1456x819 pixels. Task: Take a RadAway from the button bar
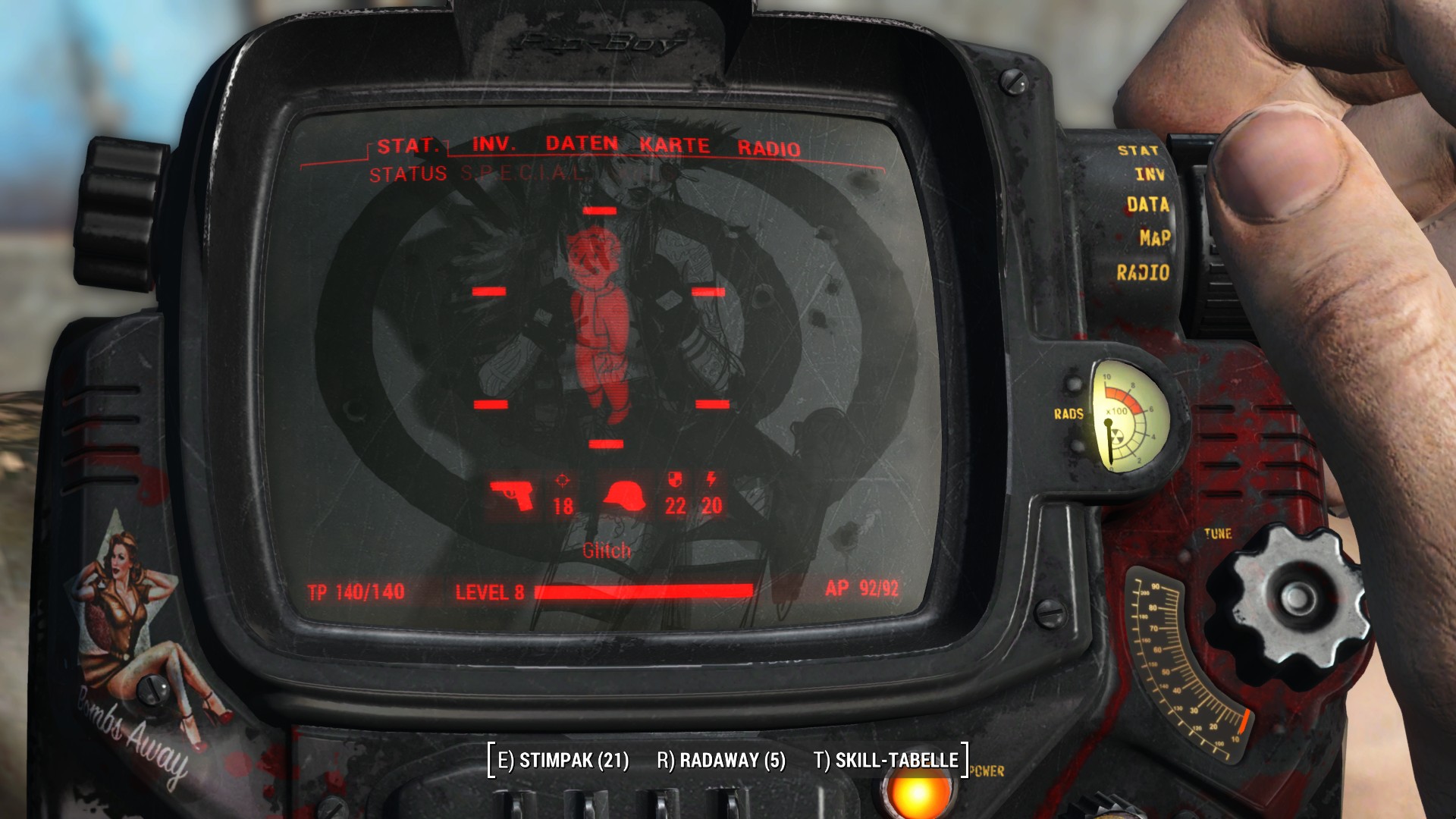pyautogui.click(x=720, y=760)
